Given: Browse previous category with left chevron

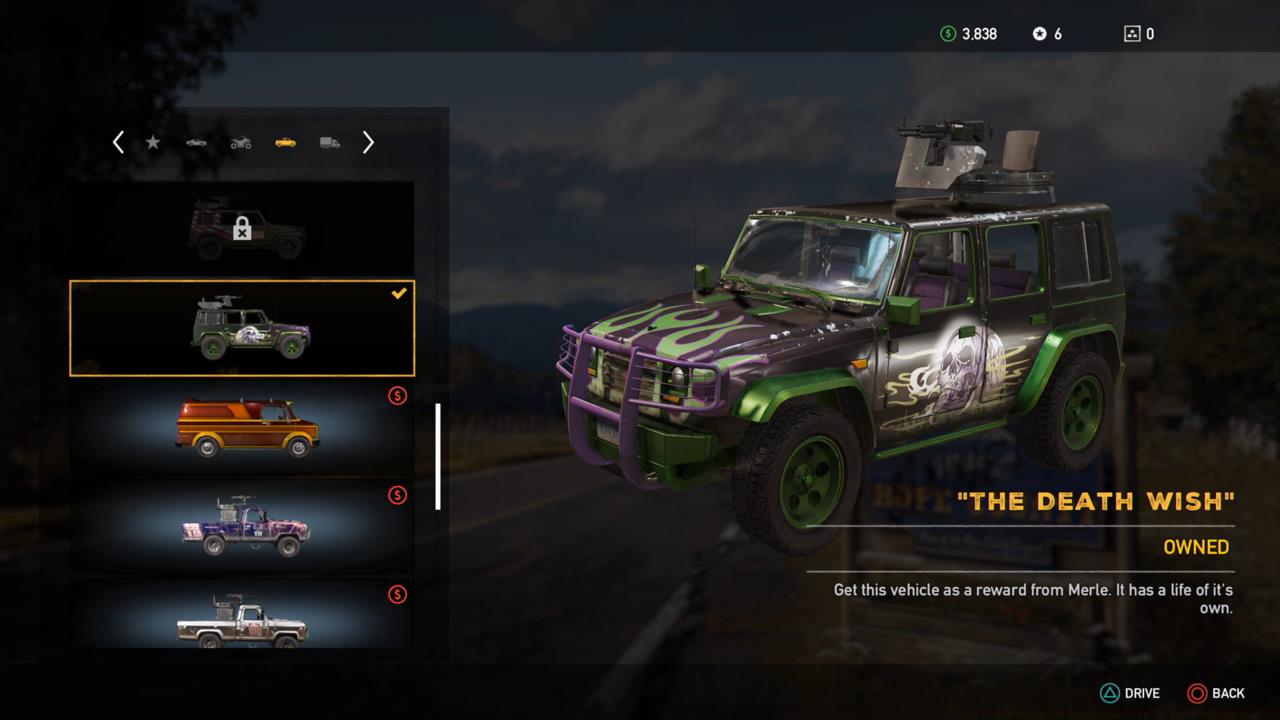Looking at the screenshot, I should (x=118, y=142).
